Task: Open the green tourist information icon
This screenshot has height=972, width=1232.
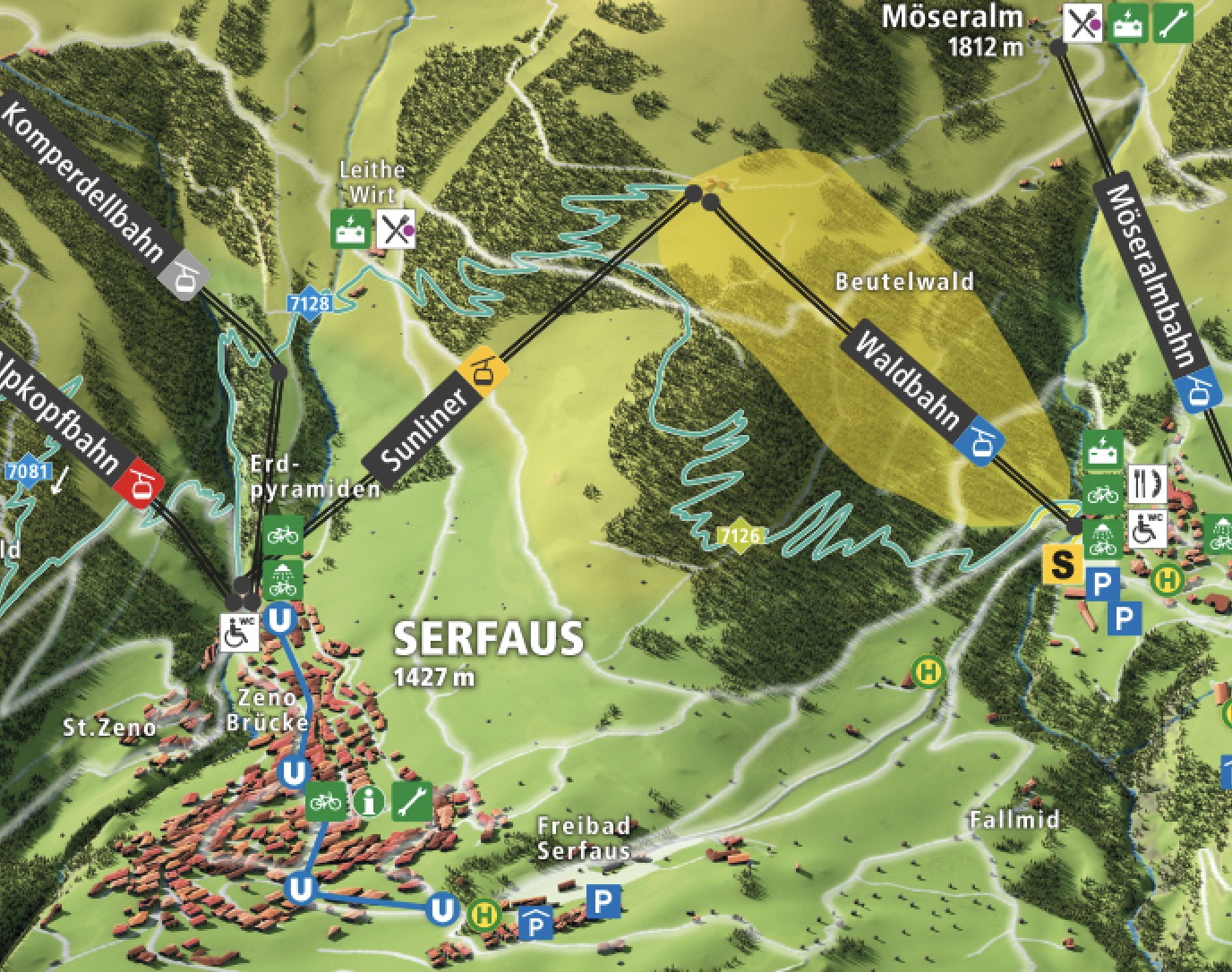Action: [369, 801]
